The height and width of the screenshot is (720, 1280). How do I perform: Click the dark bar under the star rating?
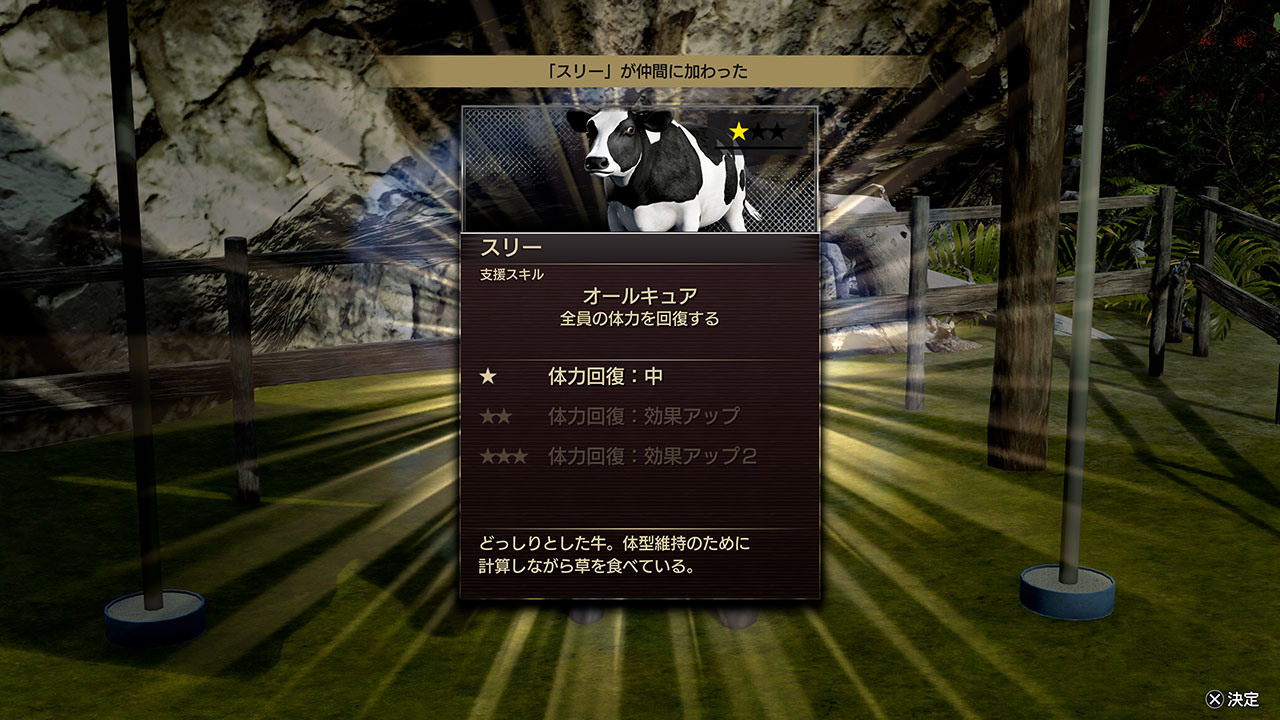(x=757, y=147)
